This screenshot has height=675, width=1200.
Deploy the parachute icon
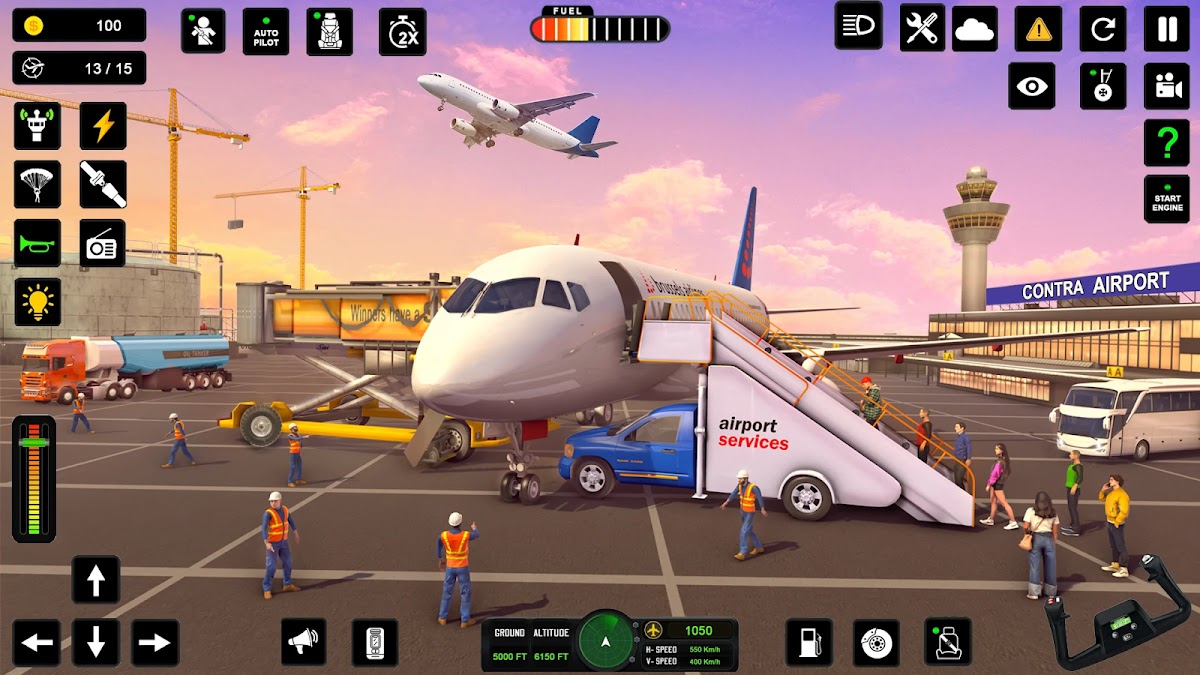(37, 184)
